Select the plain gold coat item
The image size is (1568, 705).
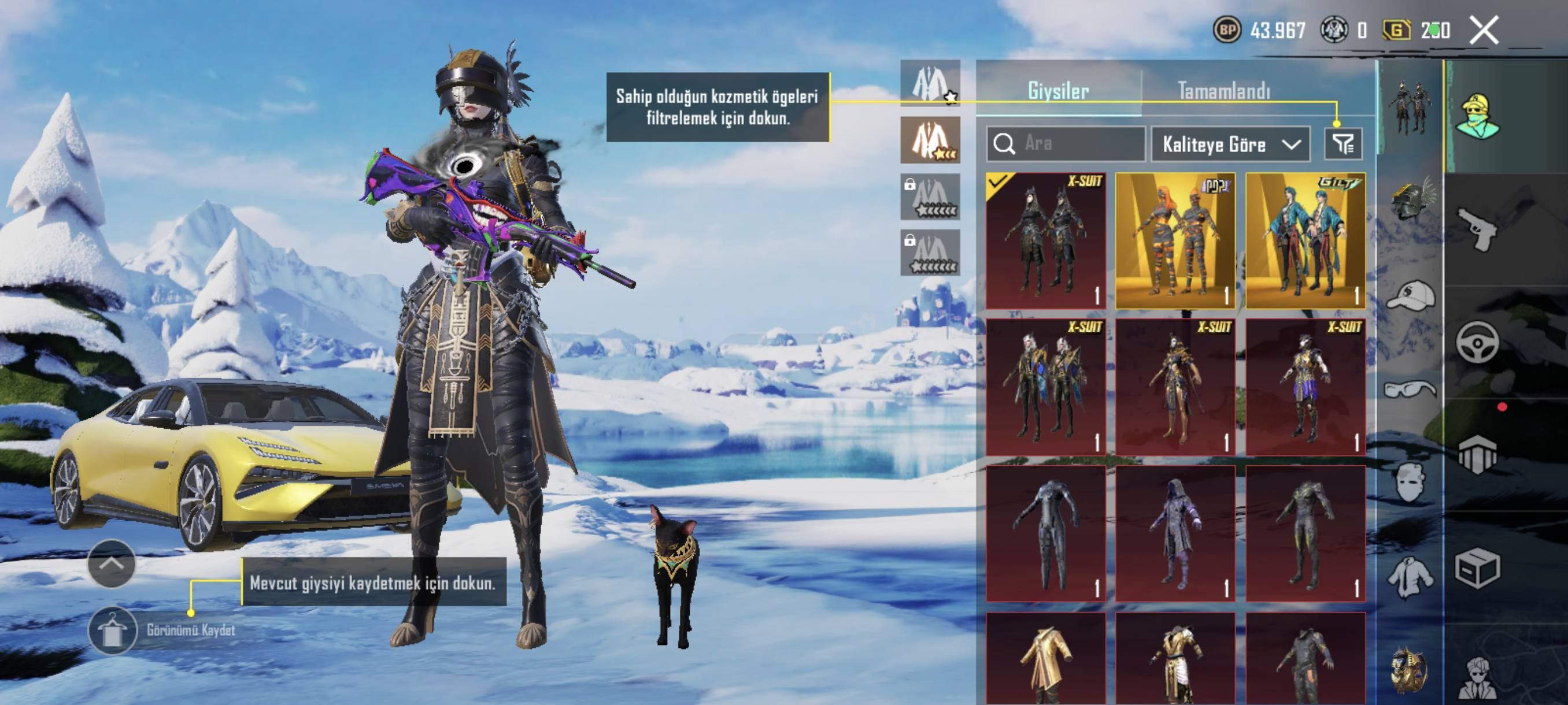pos(1046,660)
